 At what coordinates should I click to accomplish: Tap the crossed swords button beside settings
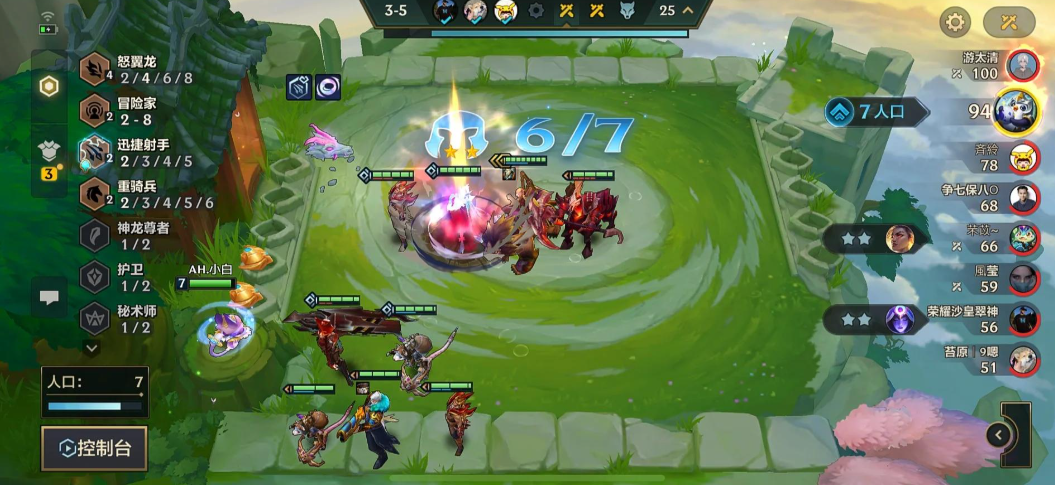[1009, 22]
